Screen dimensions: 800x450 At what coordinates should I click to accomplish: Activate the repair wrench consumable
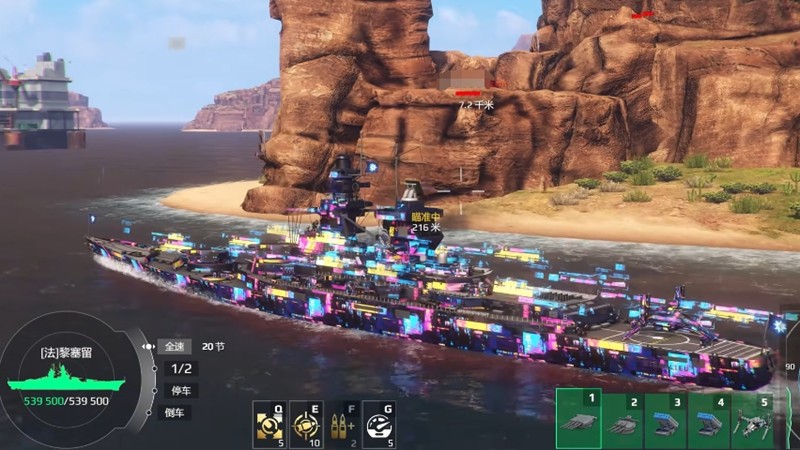(x=269, y=425)
